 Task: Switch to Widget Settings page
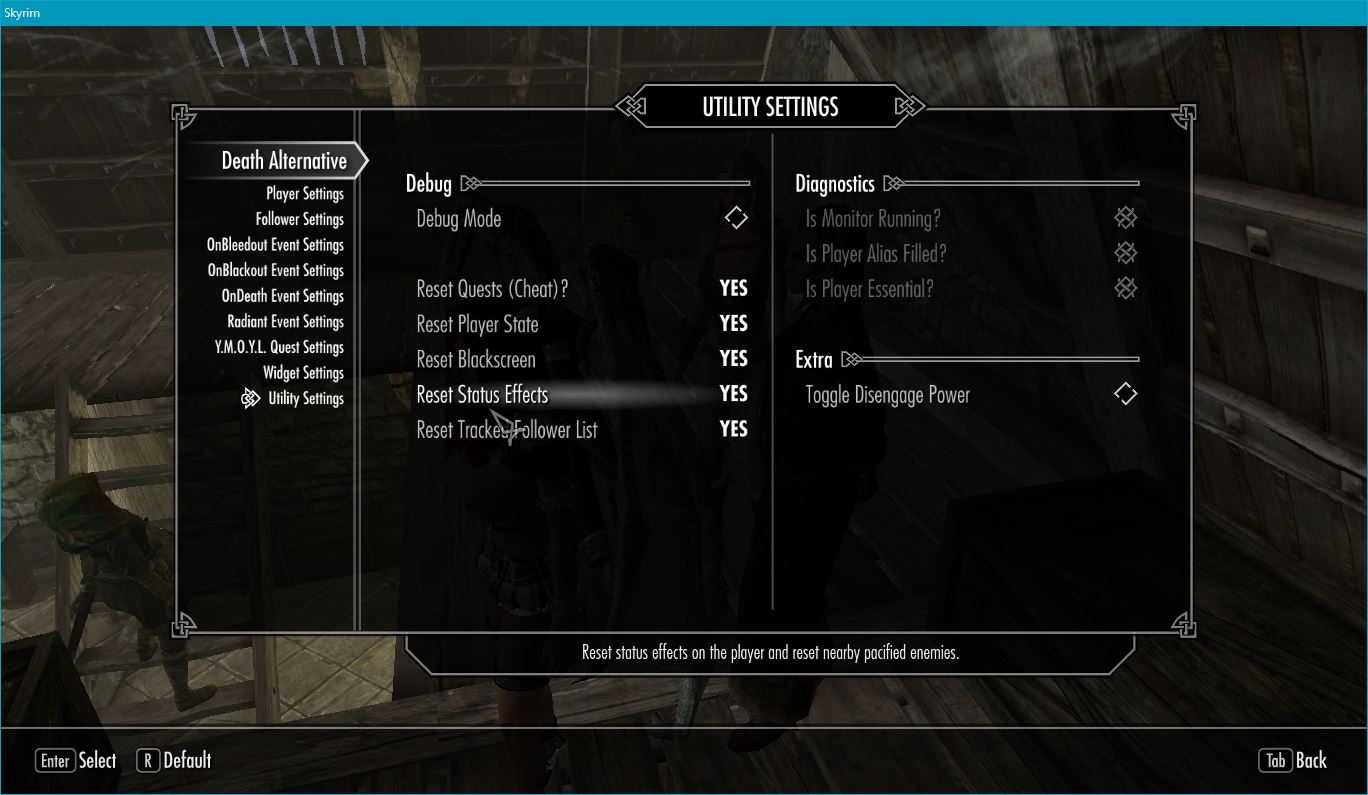click(x=303, y=373)
